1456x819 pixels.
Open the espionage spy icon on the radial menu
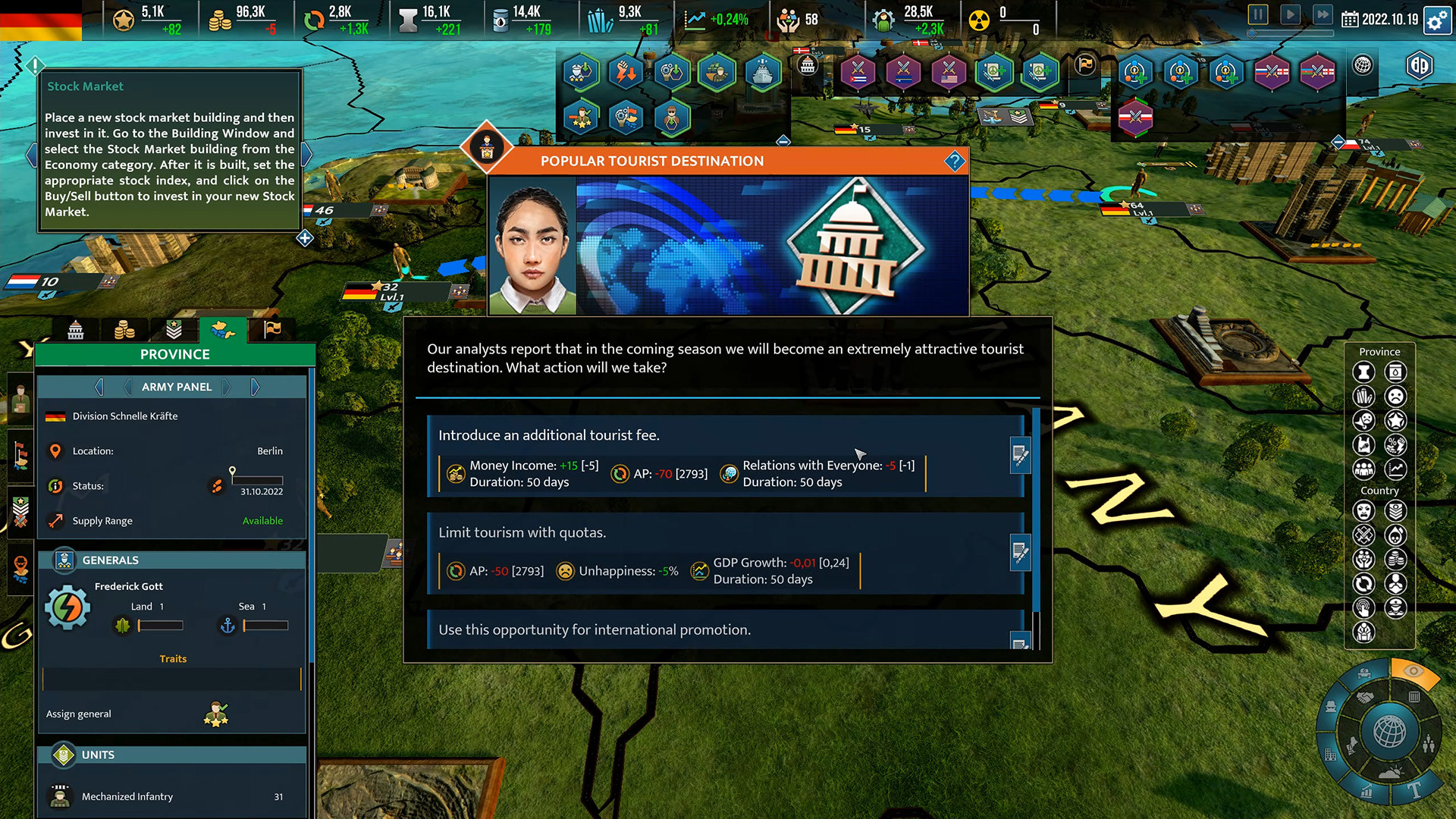click(1331, 708)
